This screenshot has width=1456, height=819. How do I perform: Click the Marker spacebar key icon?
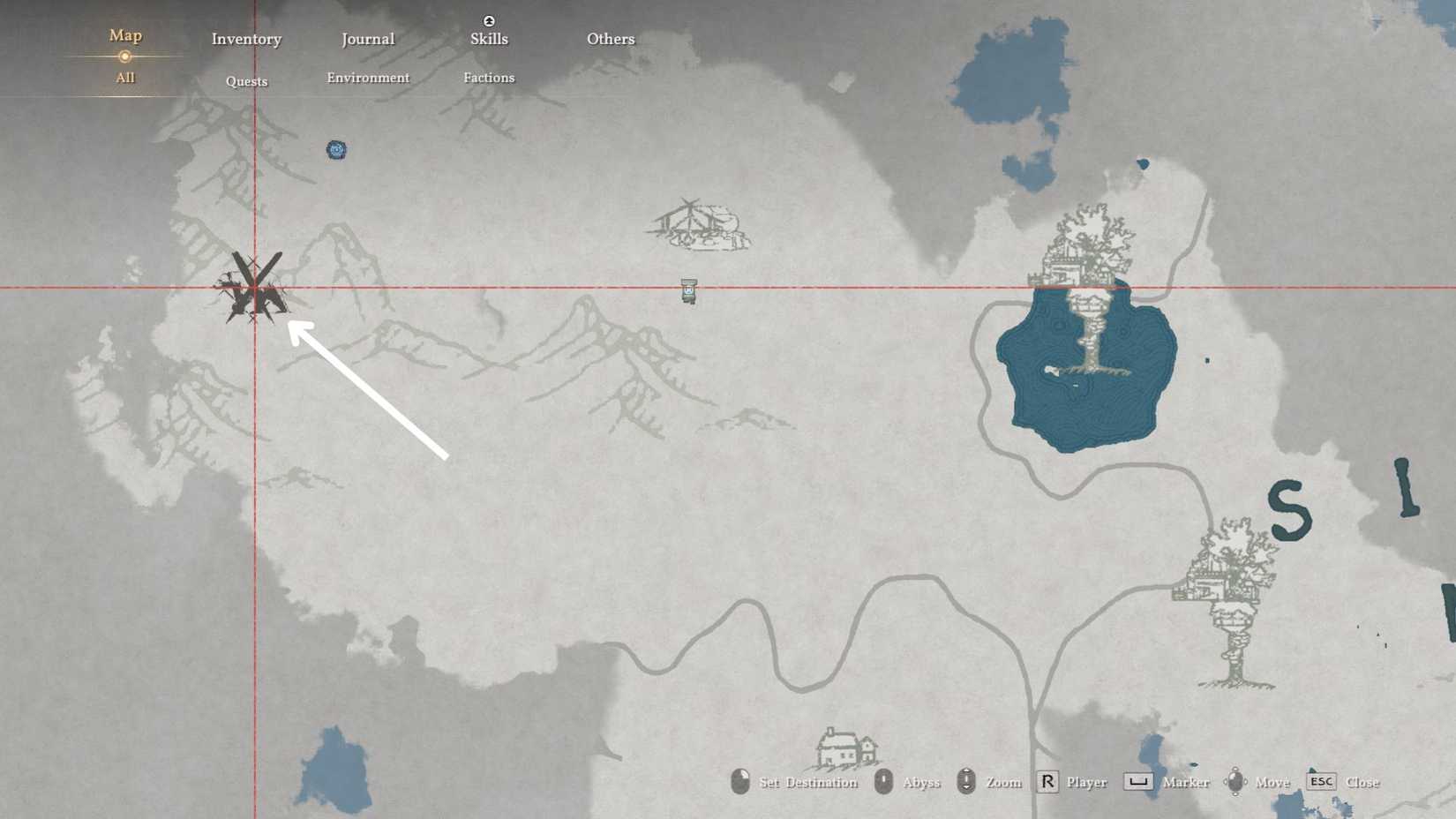1138,781
